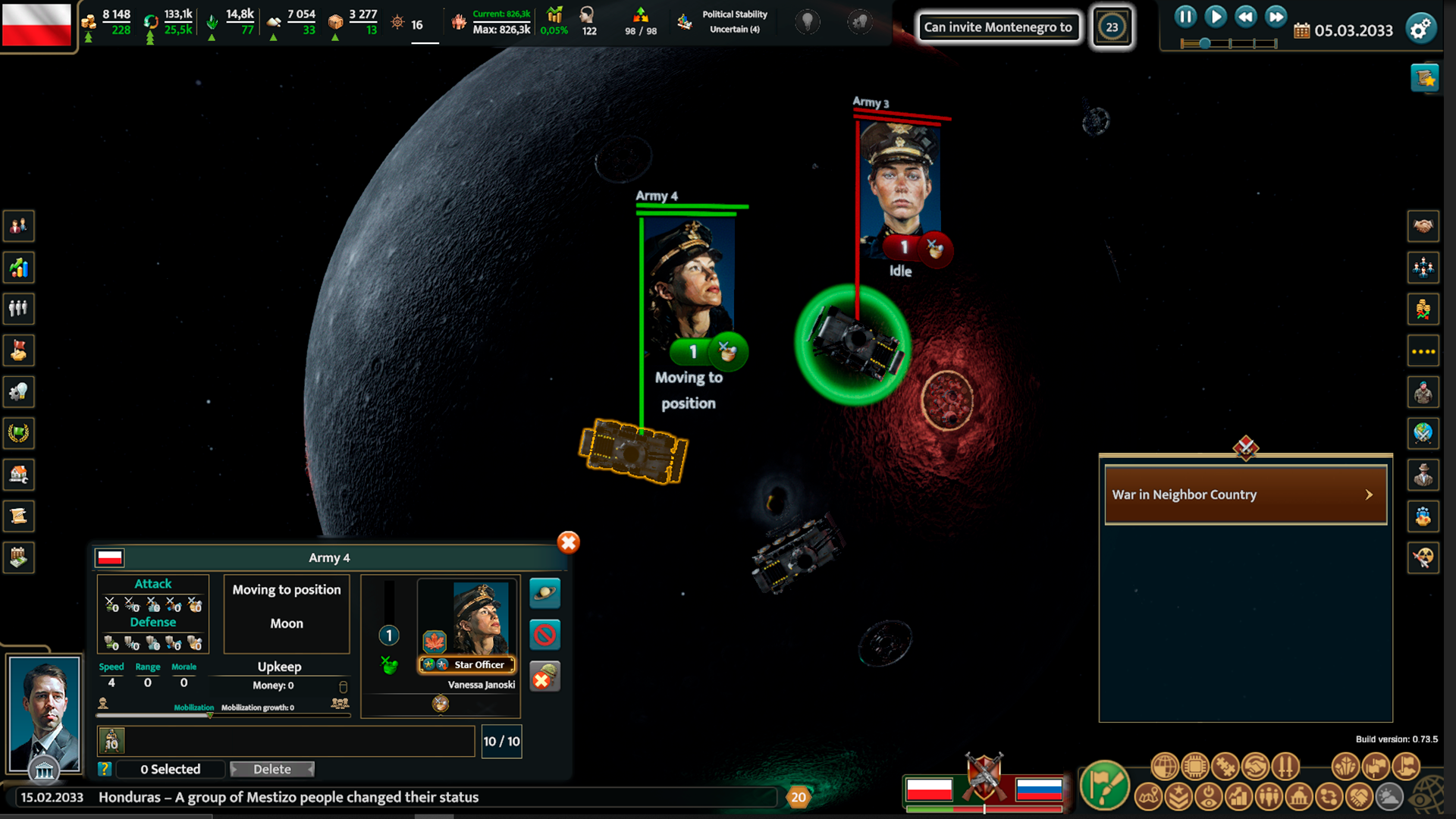Open the settings gear menu
Viewport: 1456px width, 819px height.
point(1420,29)
